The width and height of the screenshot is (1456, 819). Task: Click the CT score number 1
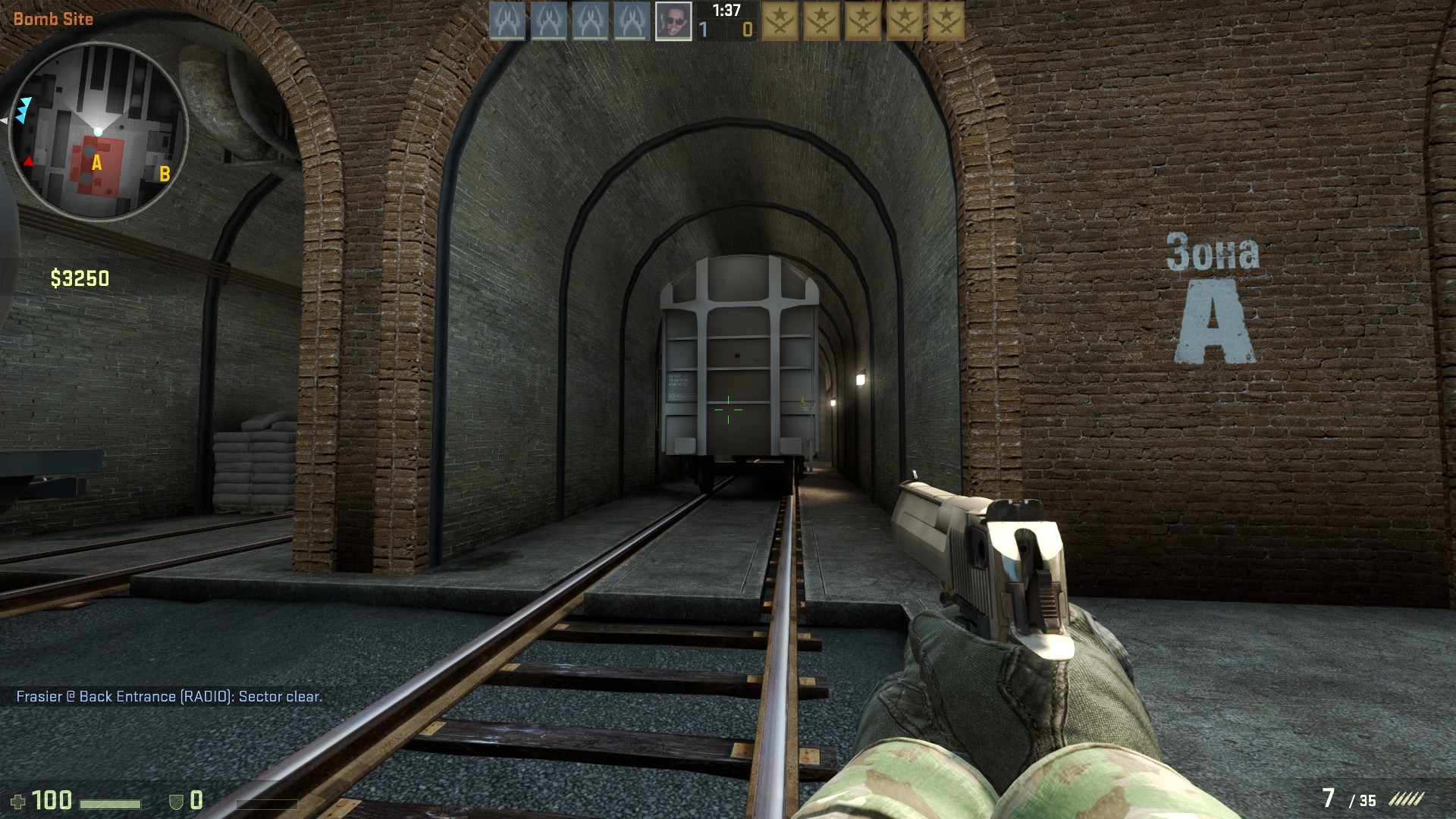pos(704,27)
